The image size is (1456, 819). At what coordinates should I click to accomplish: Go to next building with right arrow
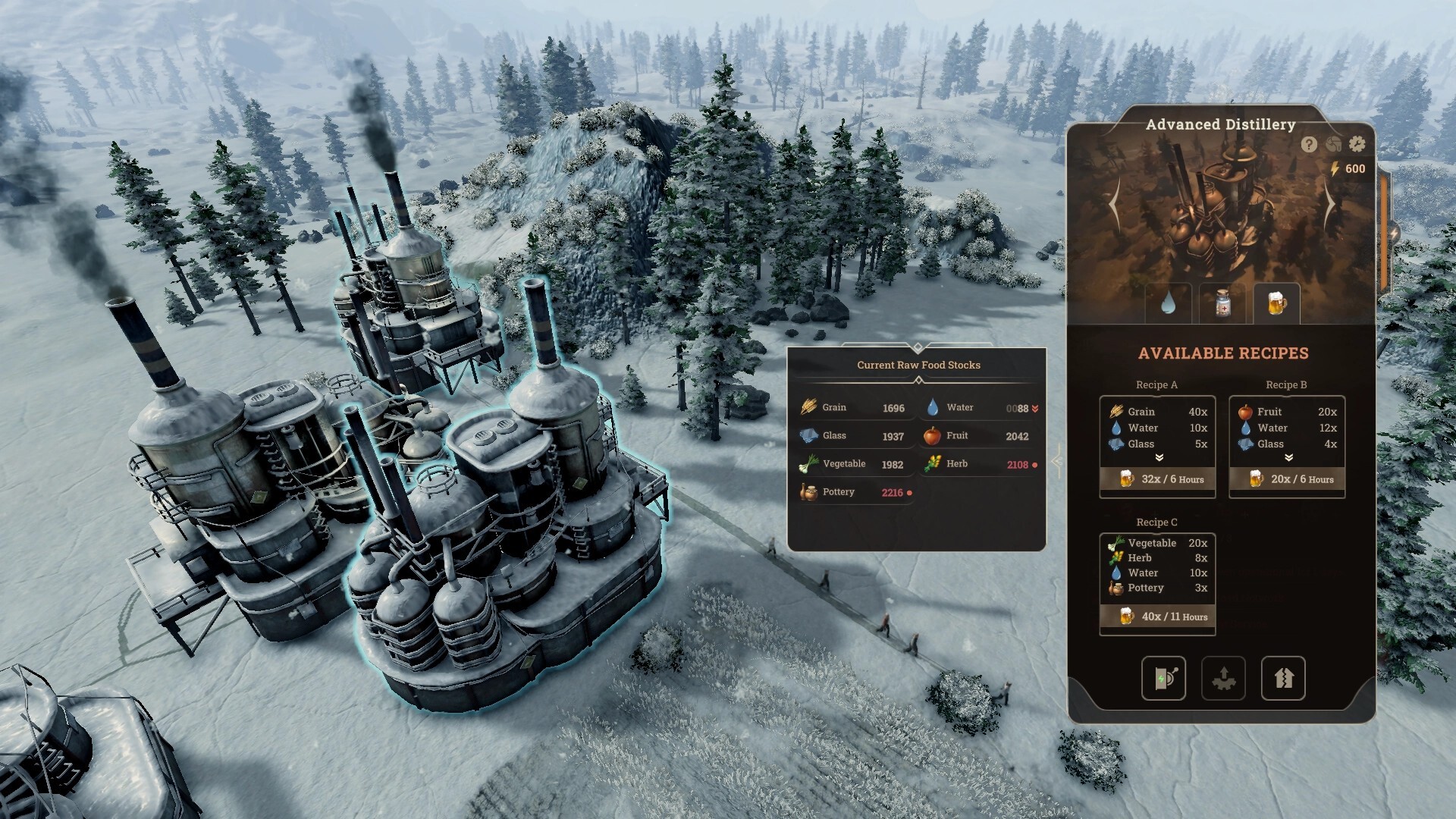[x=1329, y=205]
